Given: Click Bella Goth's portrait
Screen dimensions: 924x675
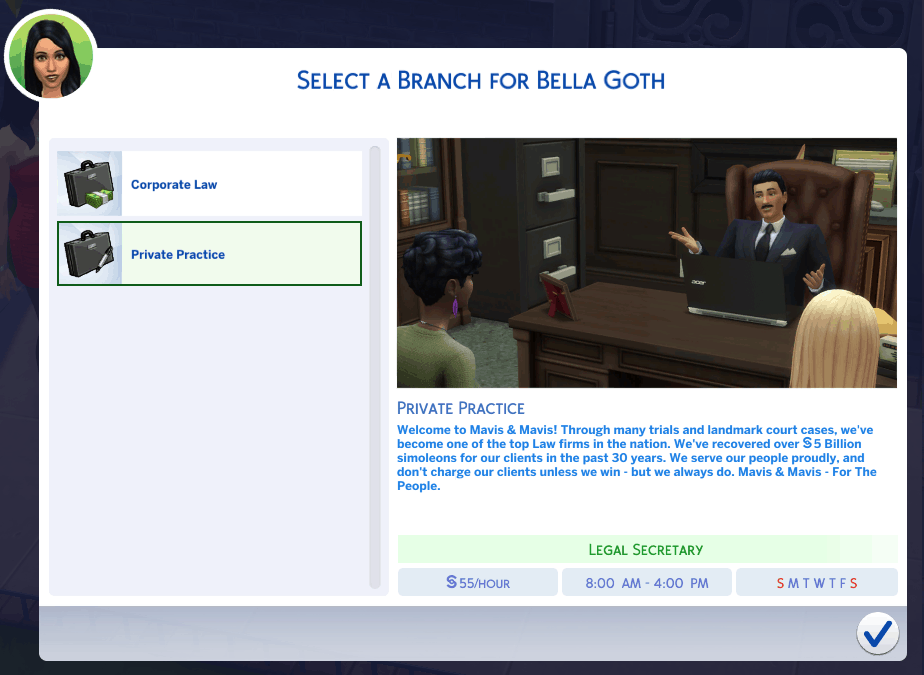Looking at the screenshot, I should coord(50,55).
